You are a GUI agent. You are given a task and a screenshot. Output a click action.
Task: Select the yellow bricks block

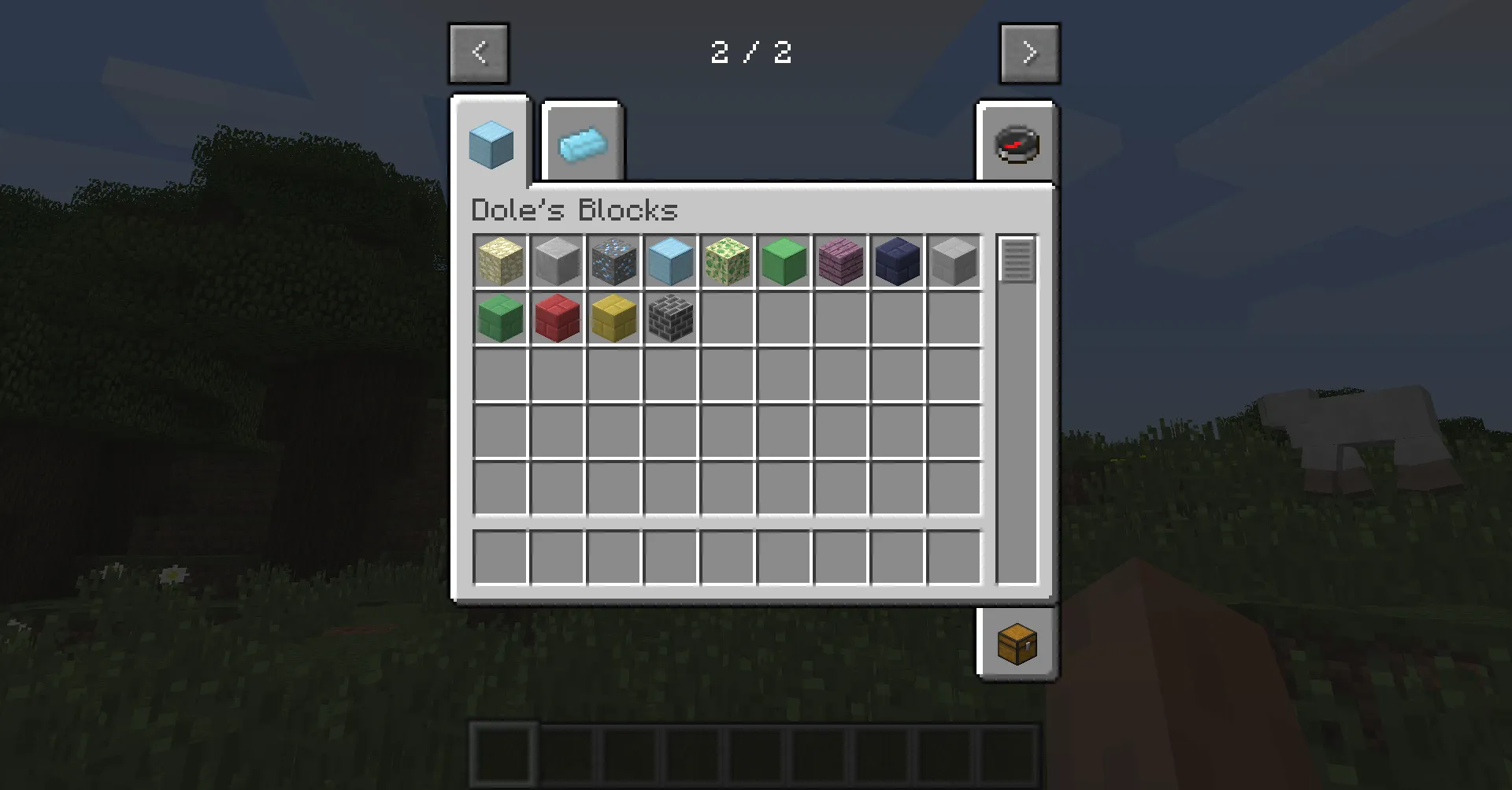click(613, 318)
